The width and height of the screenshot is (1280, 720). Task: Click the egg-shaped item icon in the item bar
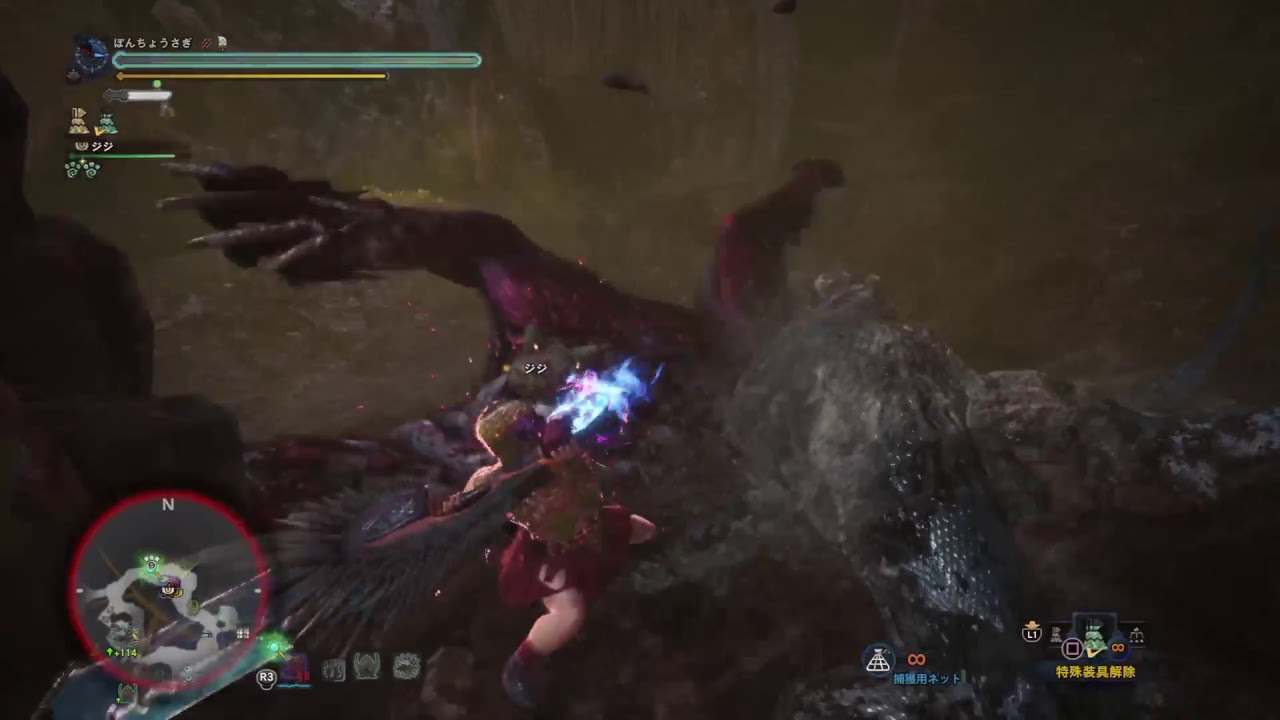tap(368, 667)
